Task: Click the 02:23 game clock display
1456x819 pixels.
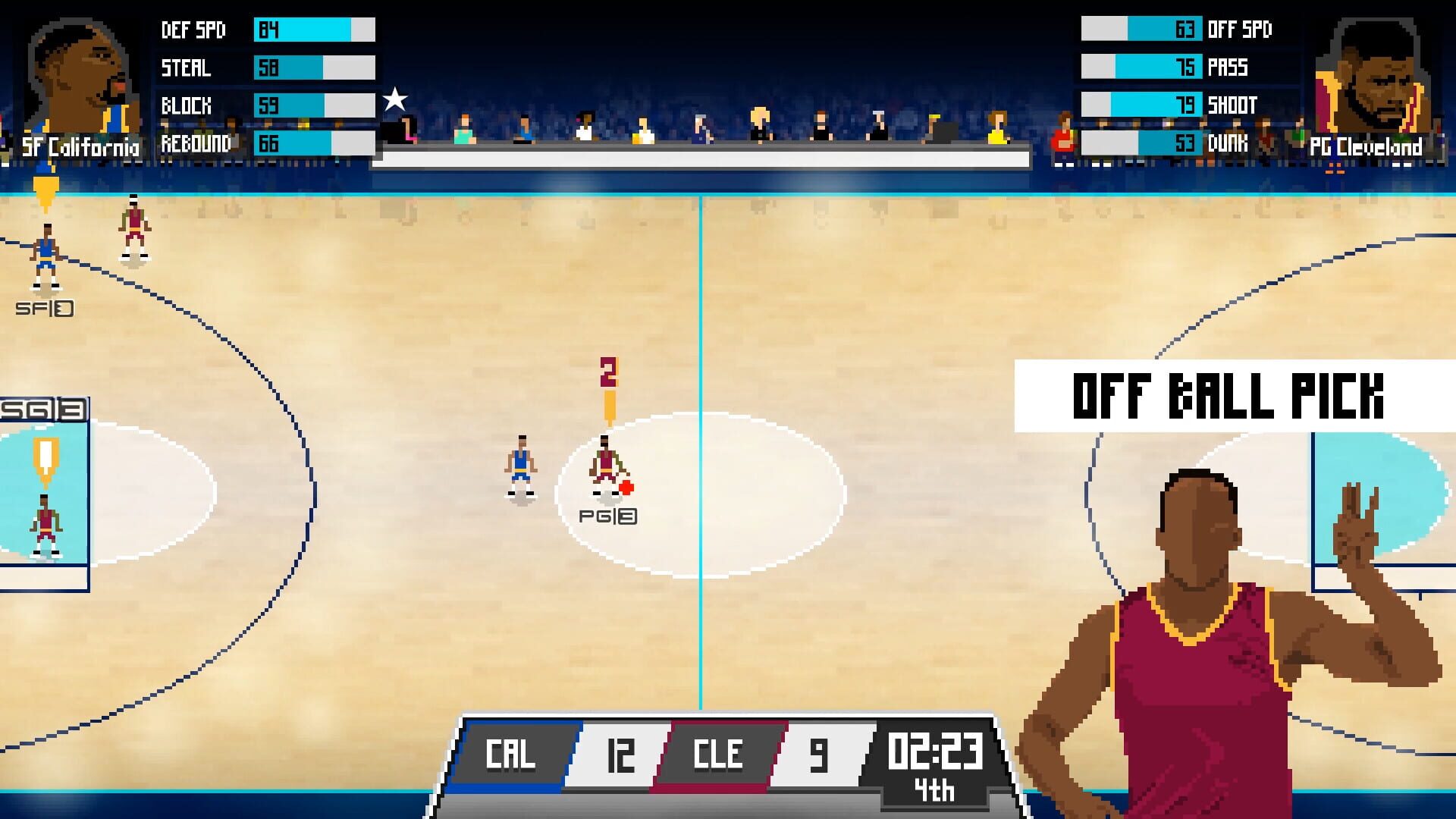Action: pyautogui.click(x=937, y=751)
